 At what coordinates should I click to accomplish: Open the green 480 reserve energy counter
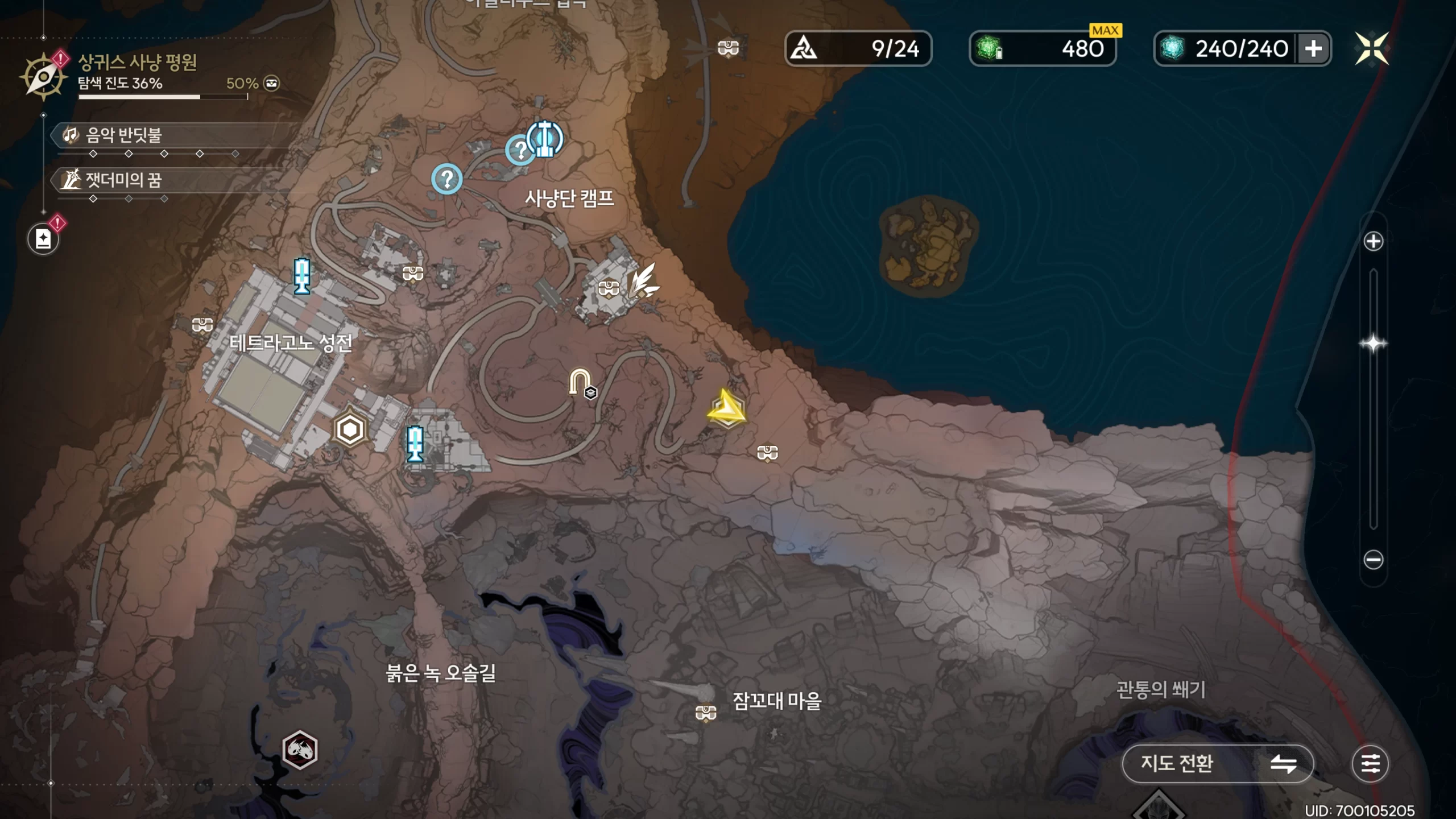pos(1042,48)
